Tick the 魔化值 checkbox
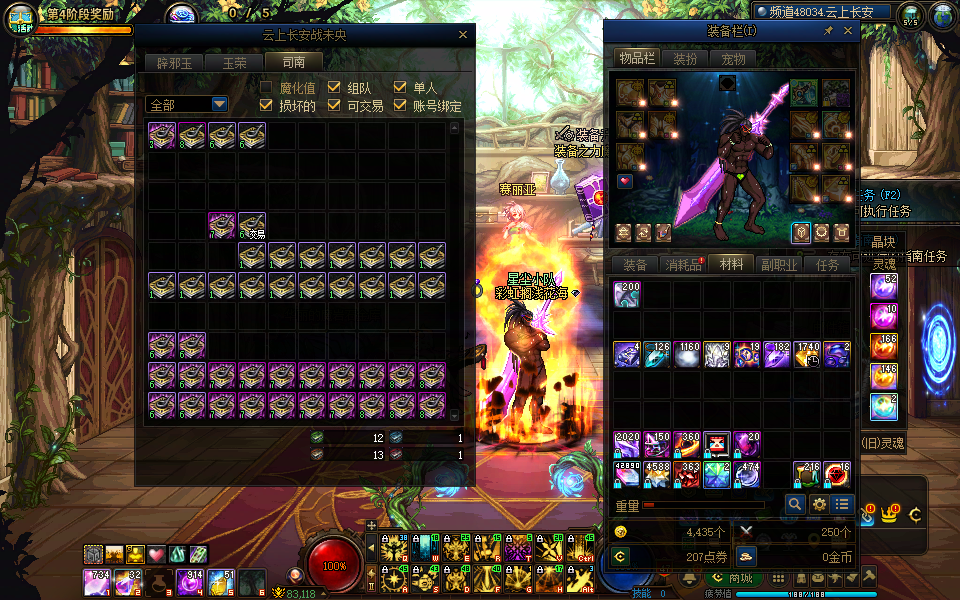The height and width of the screenshot is (600, 960). tap(267, 88)
